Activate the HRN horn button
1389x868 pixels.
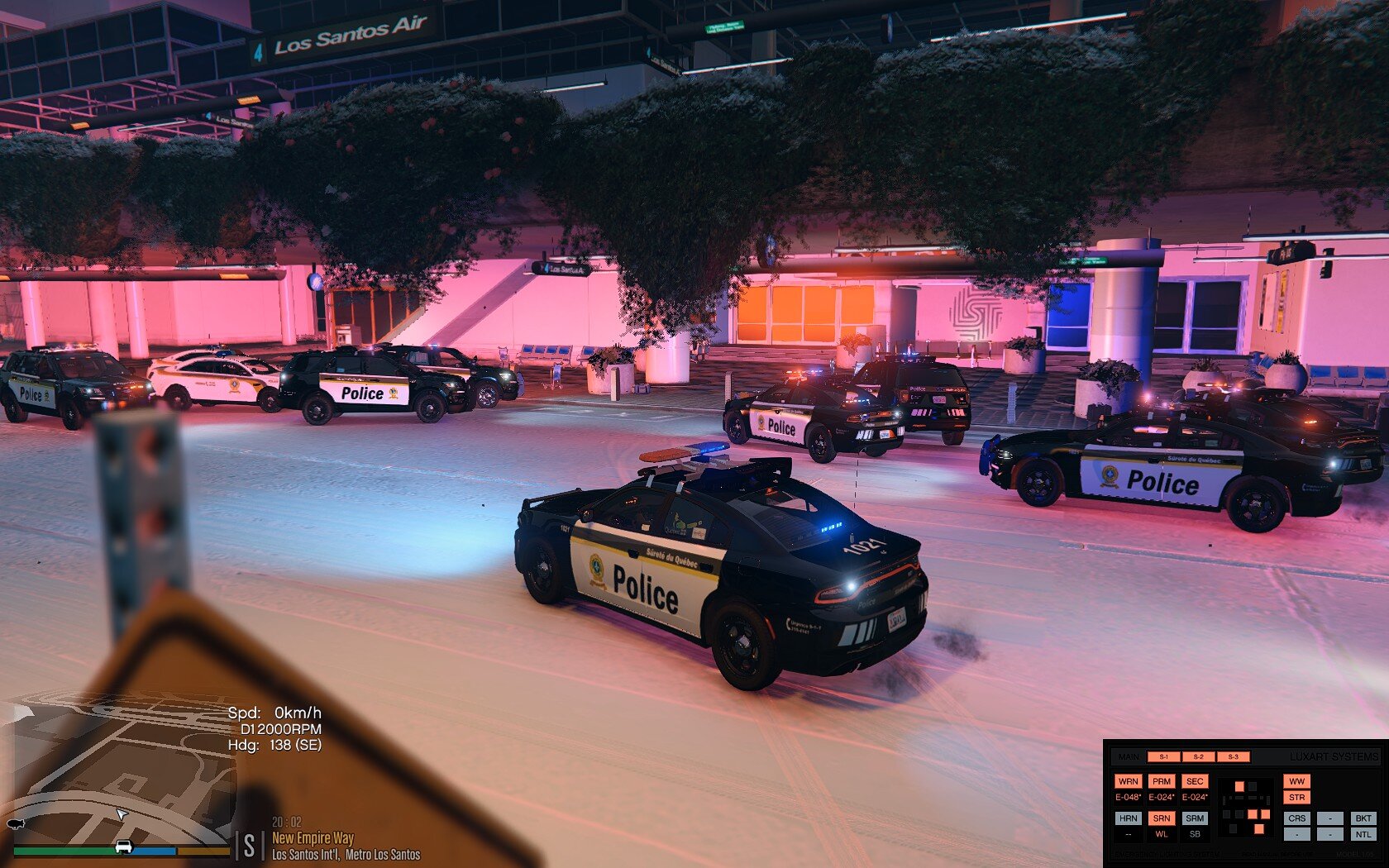1128,818
